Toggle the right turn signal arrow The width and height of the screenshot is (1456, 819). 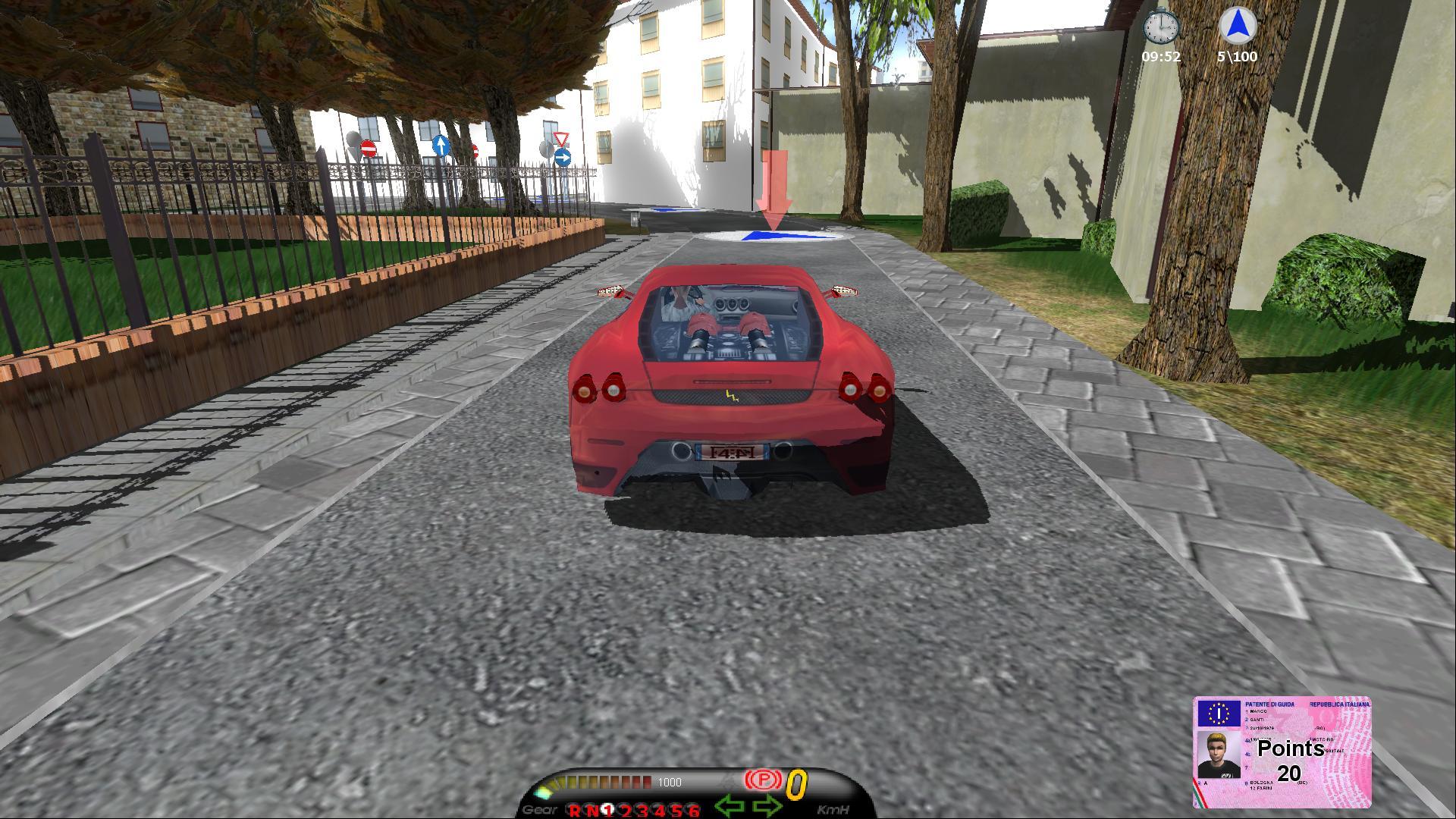pos(767,804)
